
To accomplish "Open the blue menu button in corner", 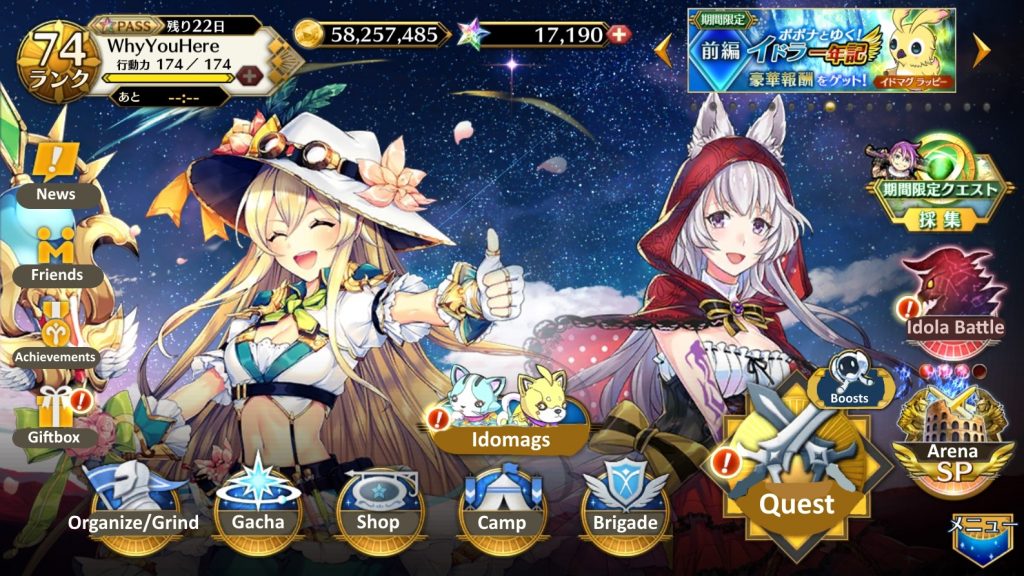I will pos(983,540).
